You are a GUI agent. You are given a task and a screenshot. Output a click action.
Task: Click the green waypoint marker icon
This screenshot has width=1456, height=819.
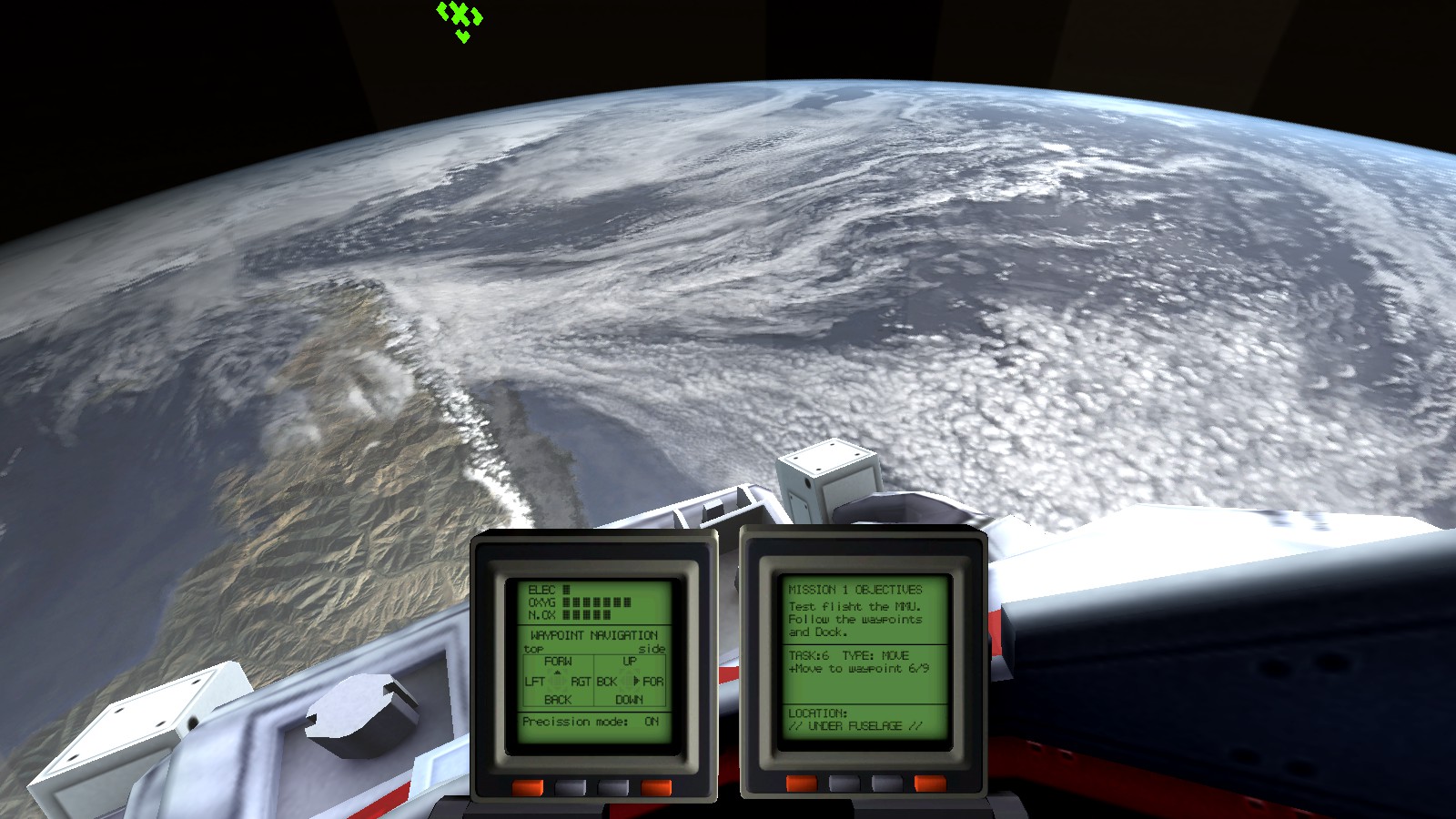click(x=458, y=16)
